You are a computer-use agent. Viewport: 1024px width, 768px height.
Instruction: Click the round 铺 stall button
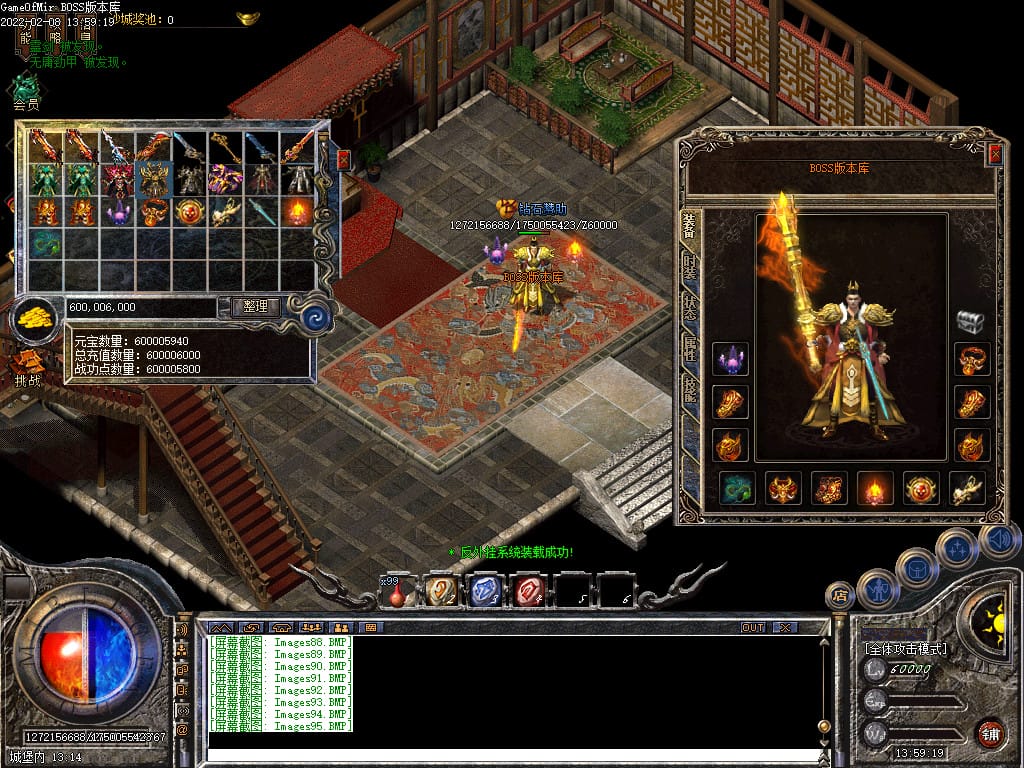point(990,733)
